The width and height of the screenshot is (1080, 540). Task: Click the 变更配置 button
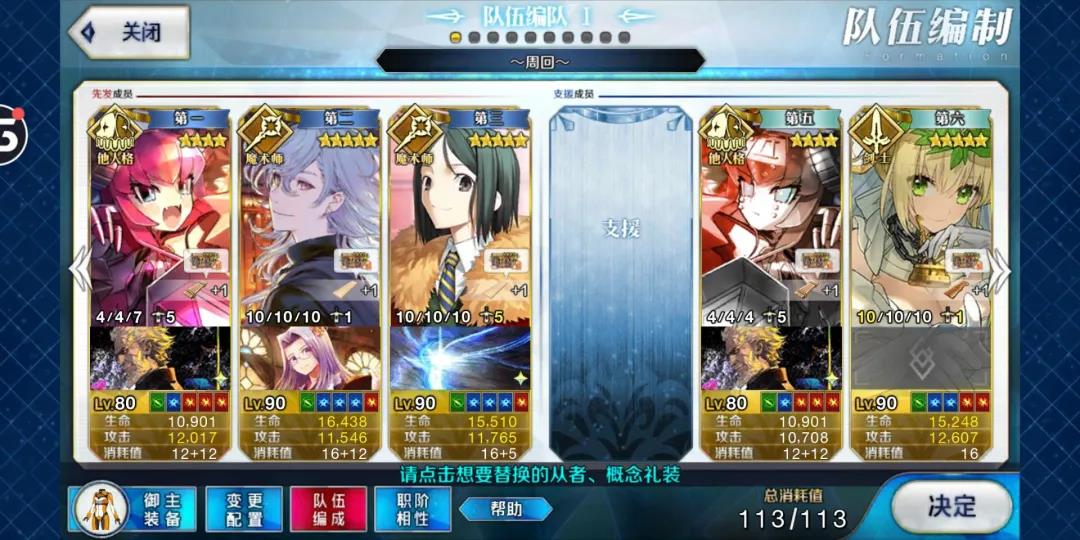[x=243, y=508]
